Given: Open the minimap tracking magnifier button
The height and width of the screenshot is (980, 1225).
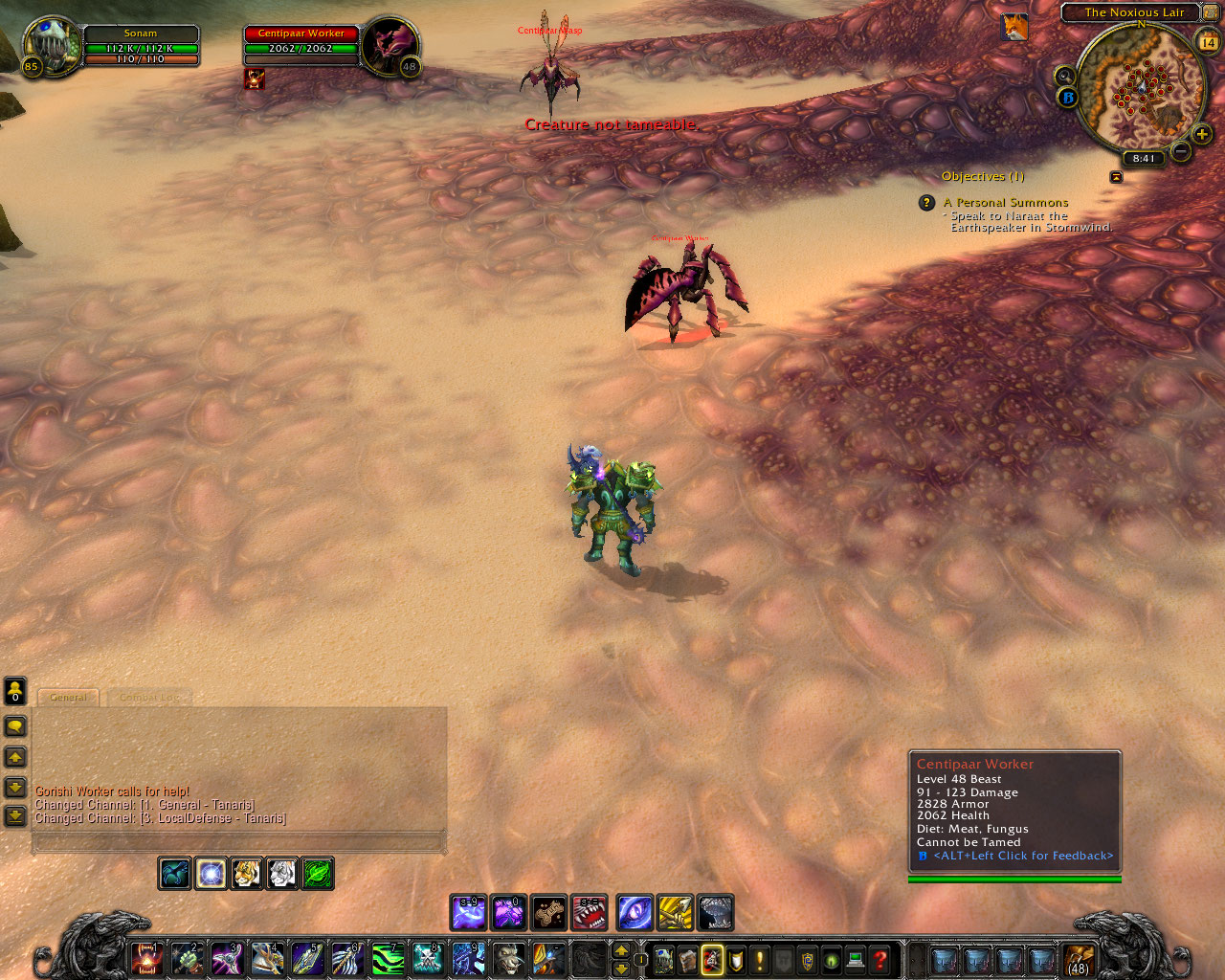Looking at the screenshot, I should pos(1064,76).
